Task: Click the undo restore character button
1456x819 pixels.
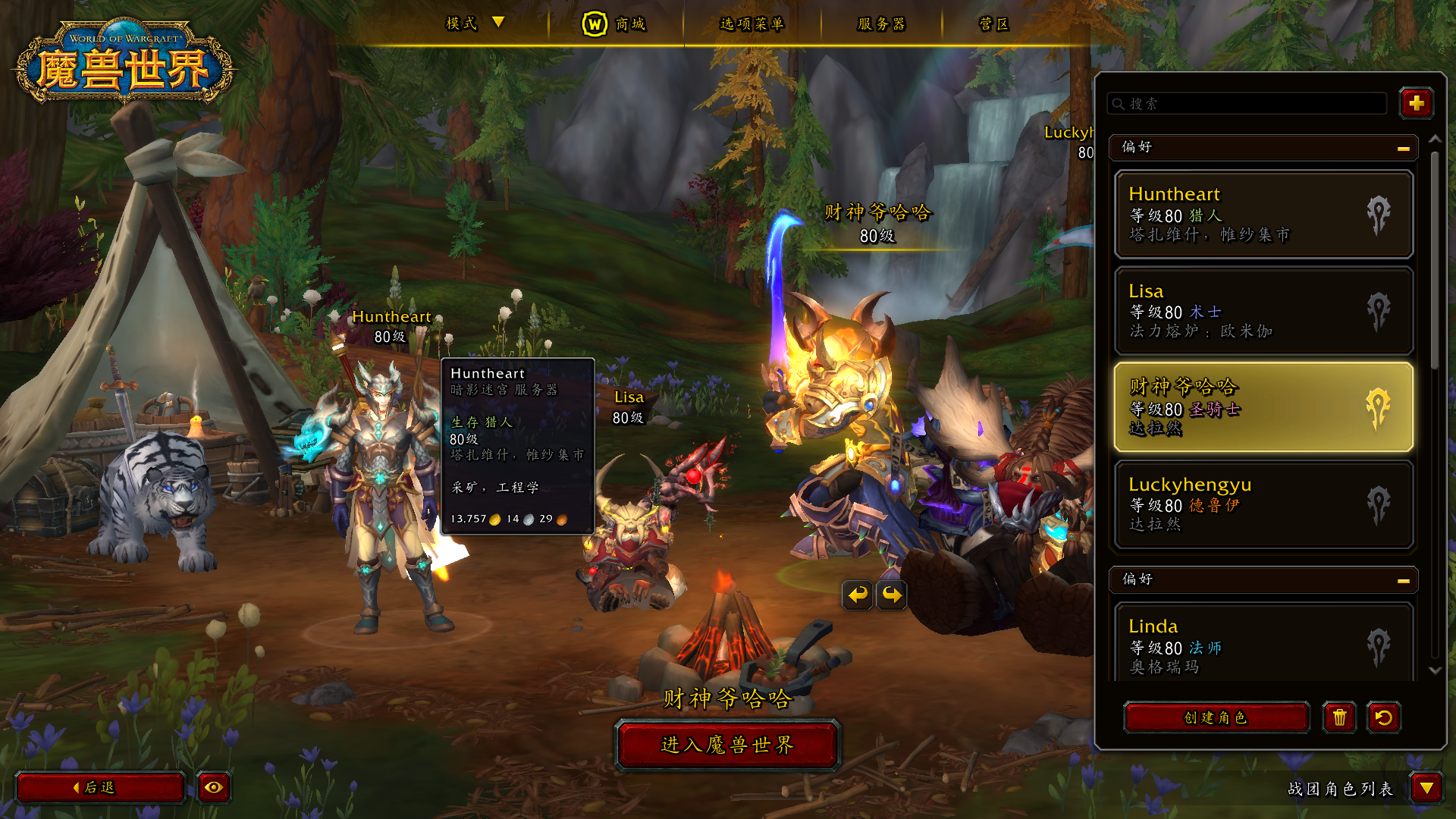Action: (x=1384, y=717)
